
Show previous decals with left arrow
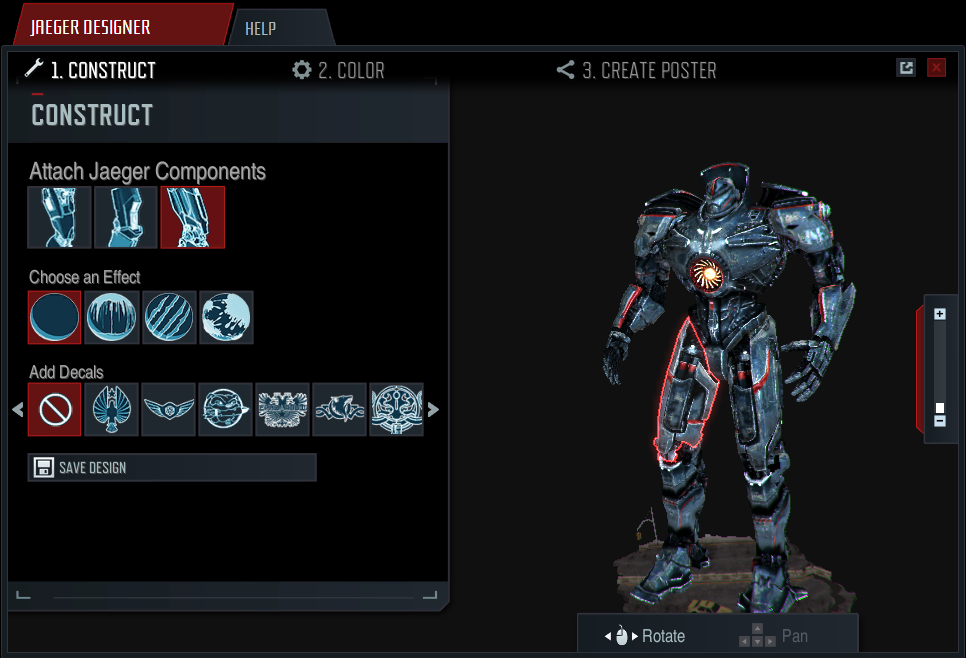tap(17, 409)
